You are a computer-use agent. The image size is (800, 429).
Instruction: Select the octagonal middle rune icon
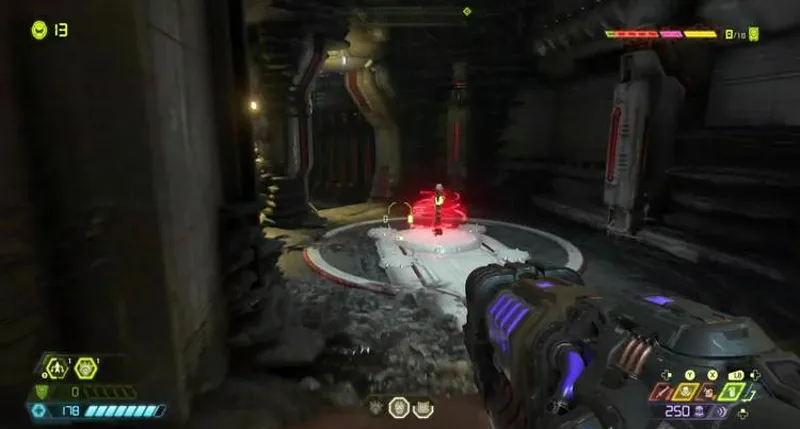pos(399,407)
